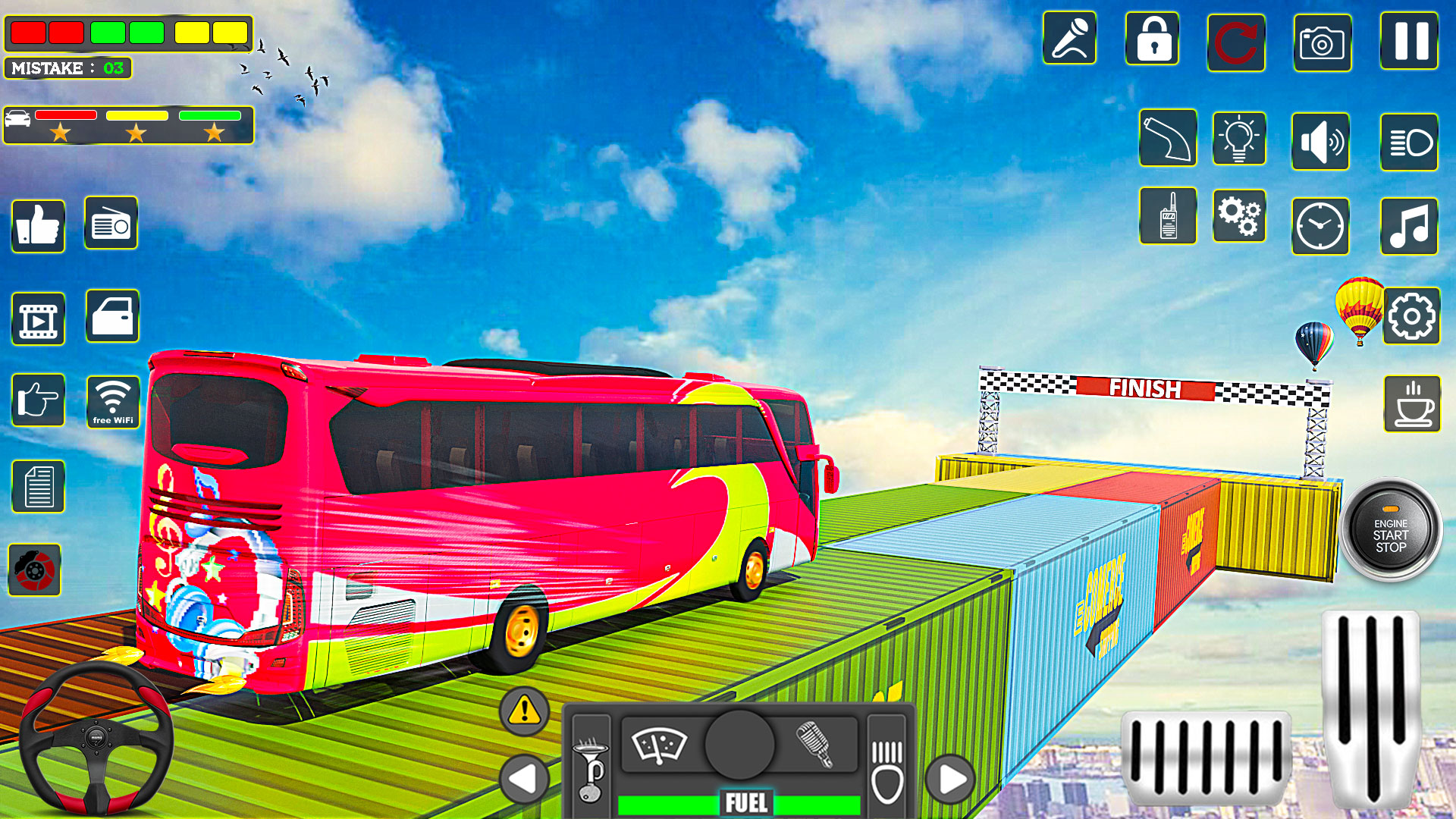
Task: Select the clock icon in the right panel
Action: [1320, 227]
